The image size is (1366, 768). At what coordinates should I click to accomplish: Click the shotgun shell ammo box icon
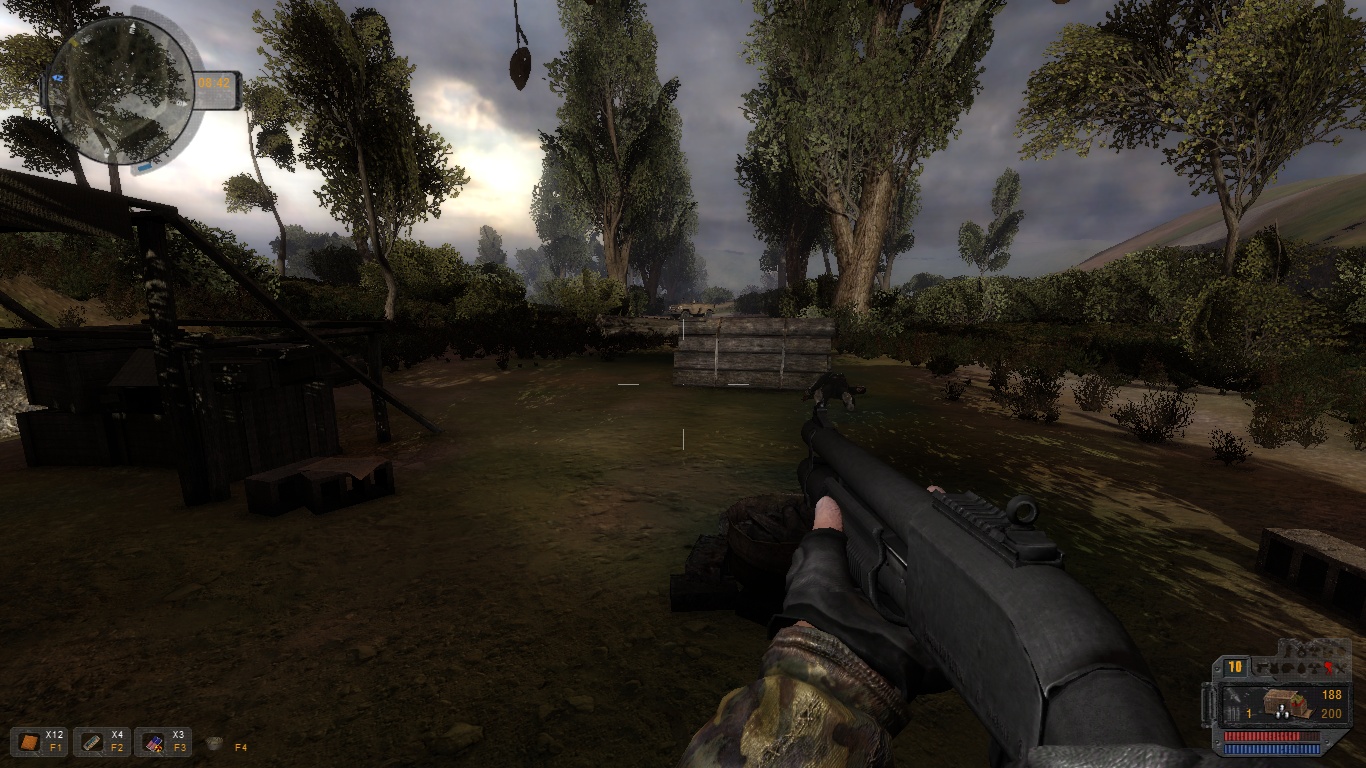click(x=1282, y=703)
